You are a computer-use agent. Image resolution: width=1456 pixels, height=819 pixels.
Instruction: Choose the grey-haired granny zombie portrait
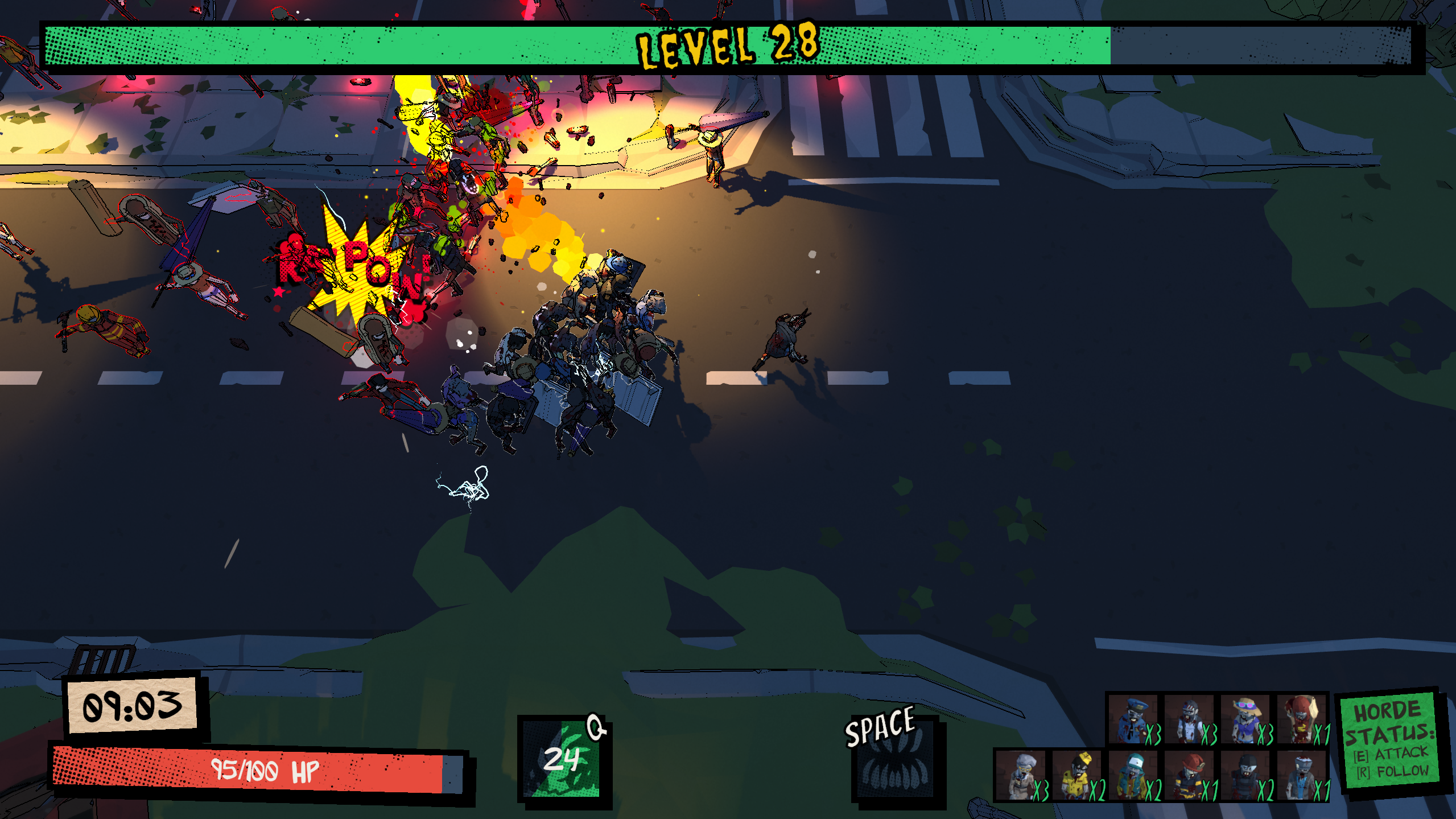coord(1021,775)
